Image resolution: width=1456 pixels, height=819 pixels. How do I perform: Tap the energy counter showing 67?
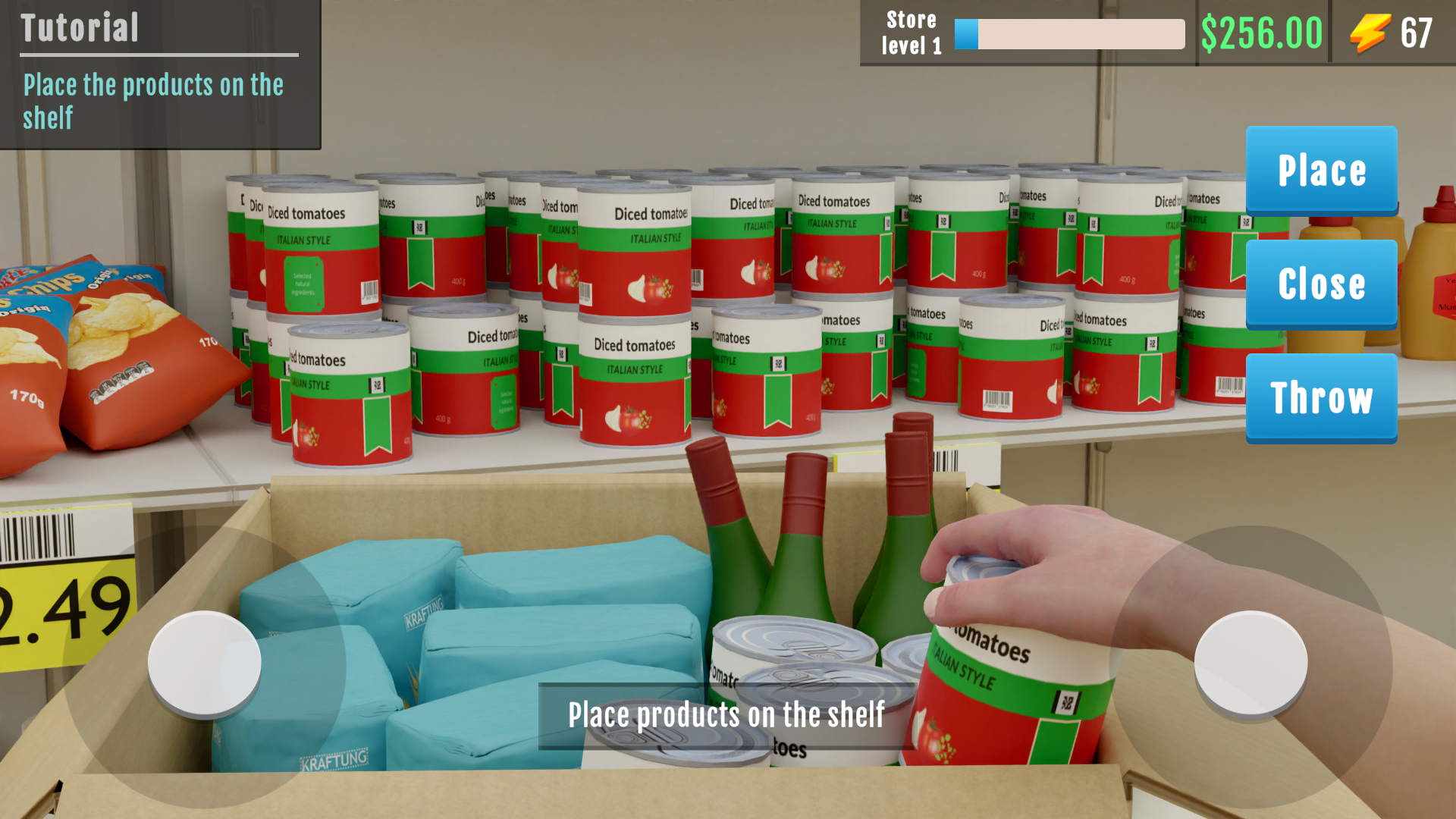1417,33
